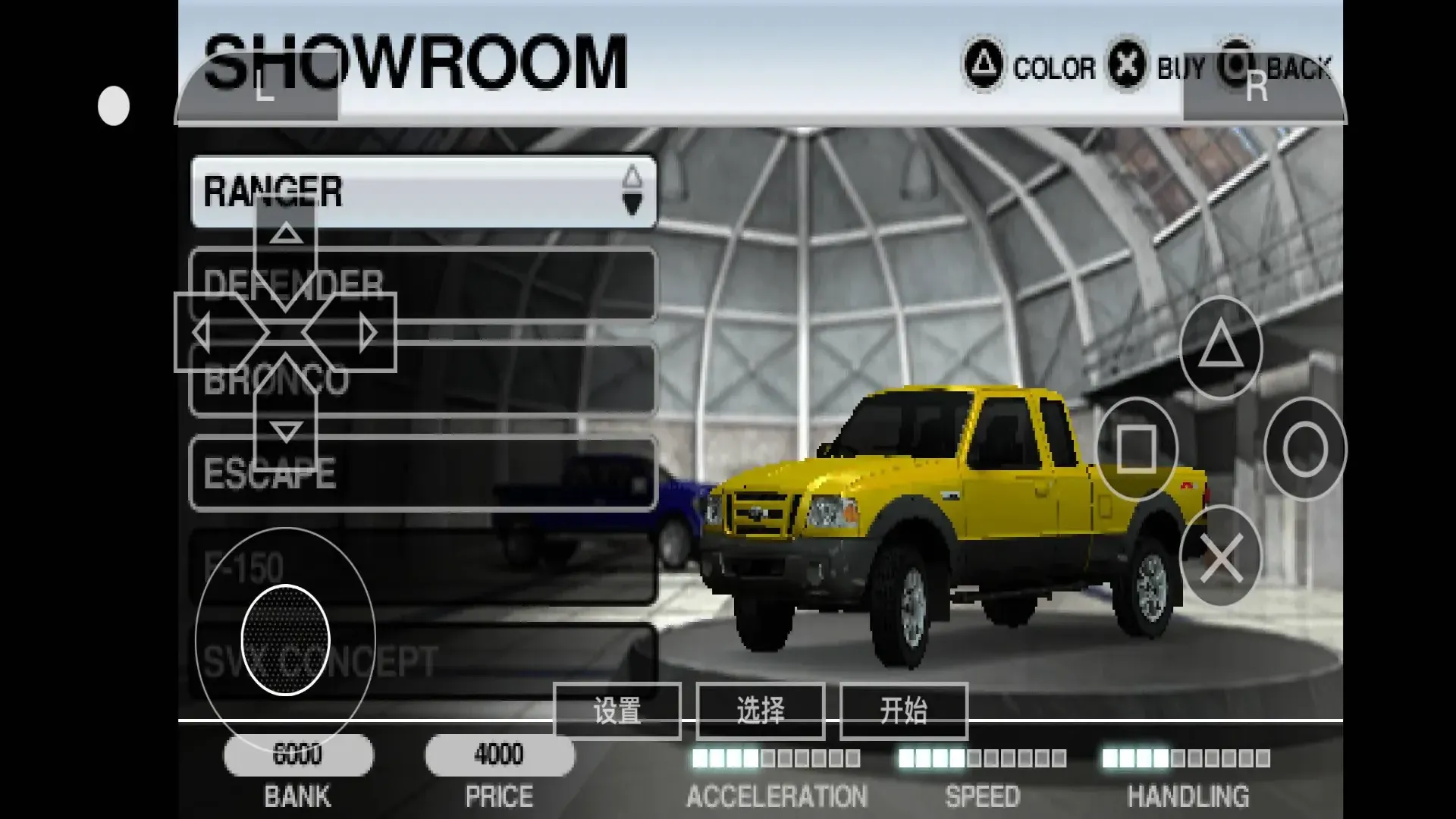Image resolution: width=1456 pixels, height=819 pixels.
Task: Tap the D-pad up arrow
Action: tap(286, 234)
